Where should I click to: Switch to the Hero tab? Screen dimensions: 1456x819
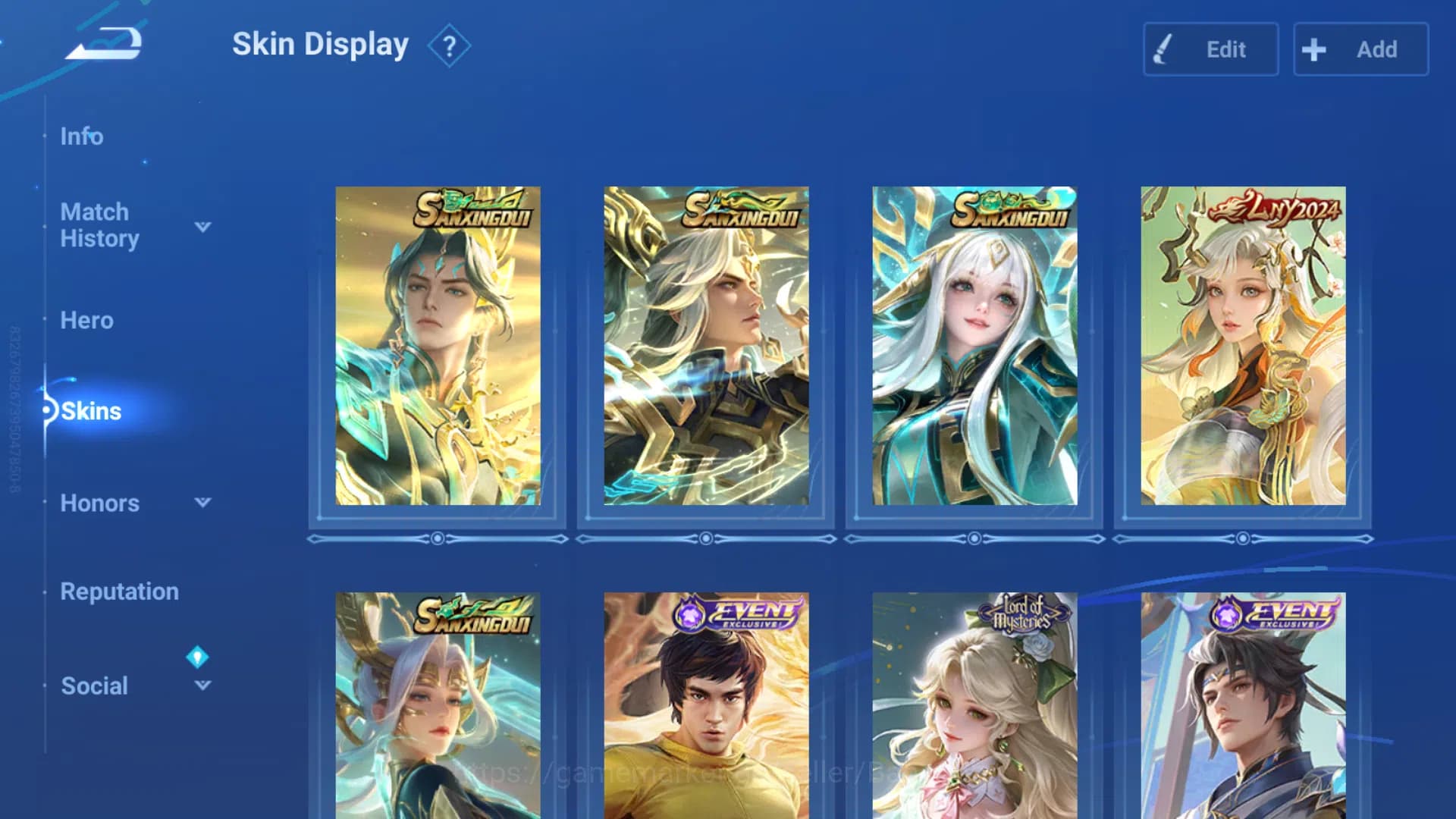[86, 320]
